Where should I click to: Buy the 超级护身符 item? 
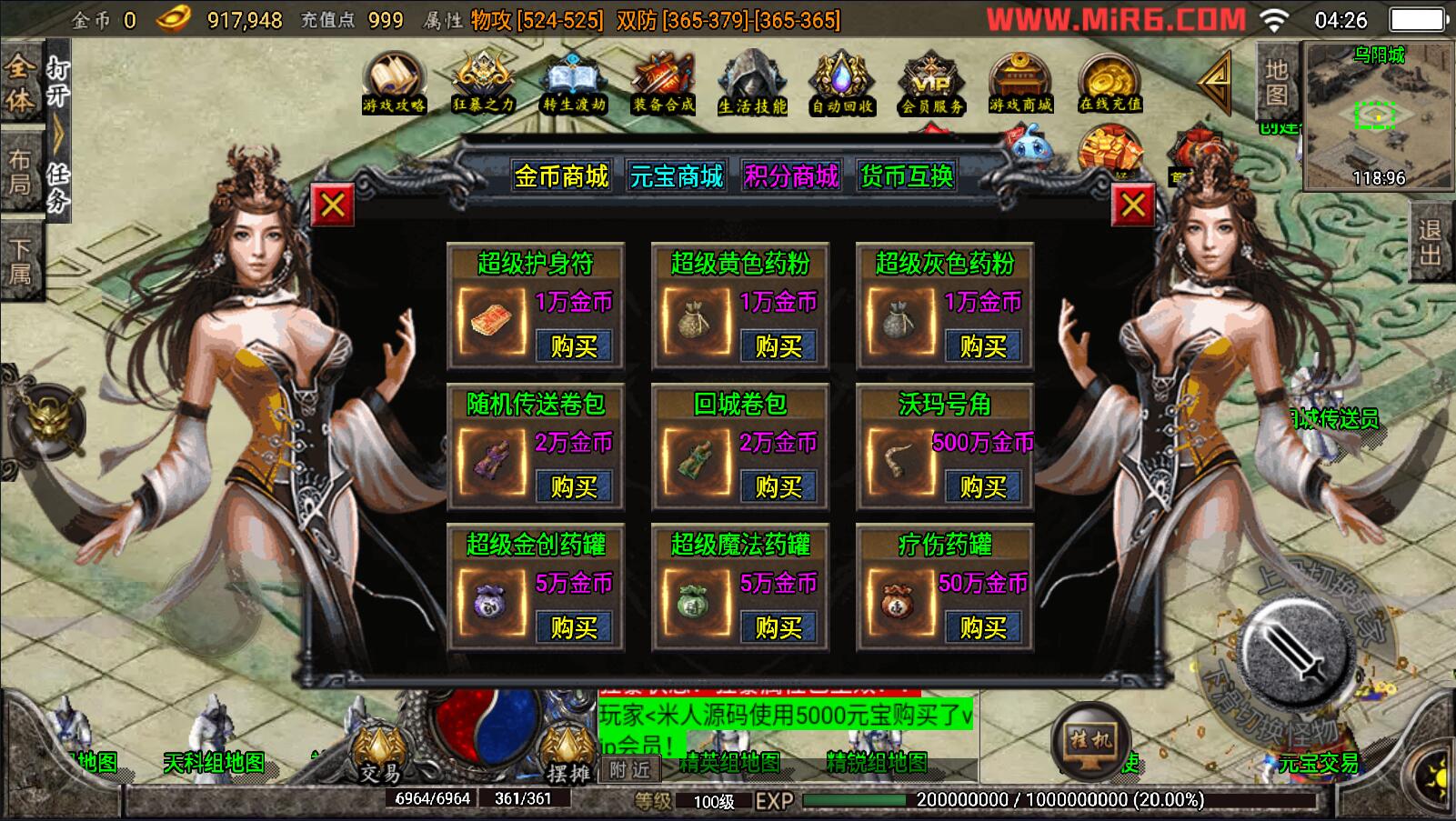(x=573, y=346)
